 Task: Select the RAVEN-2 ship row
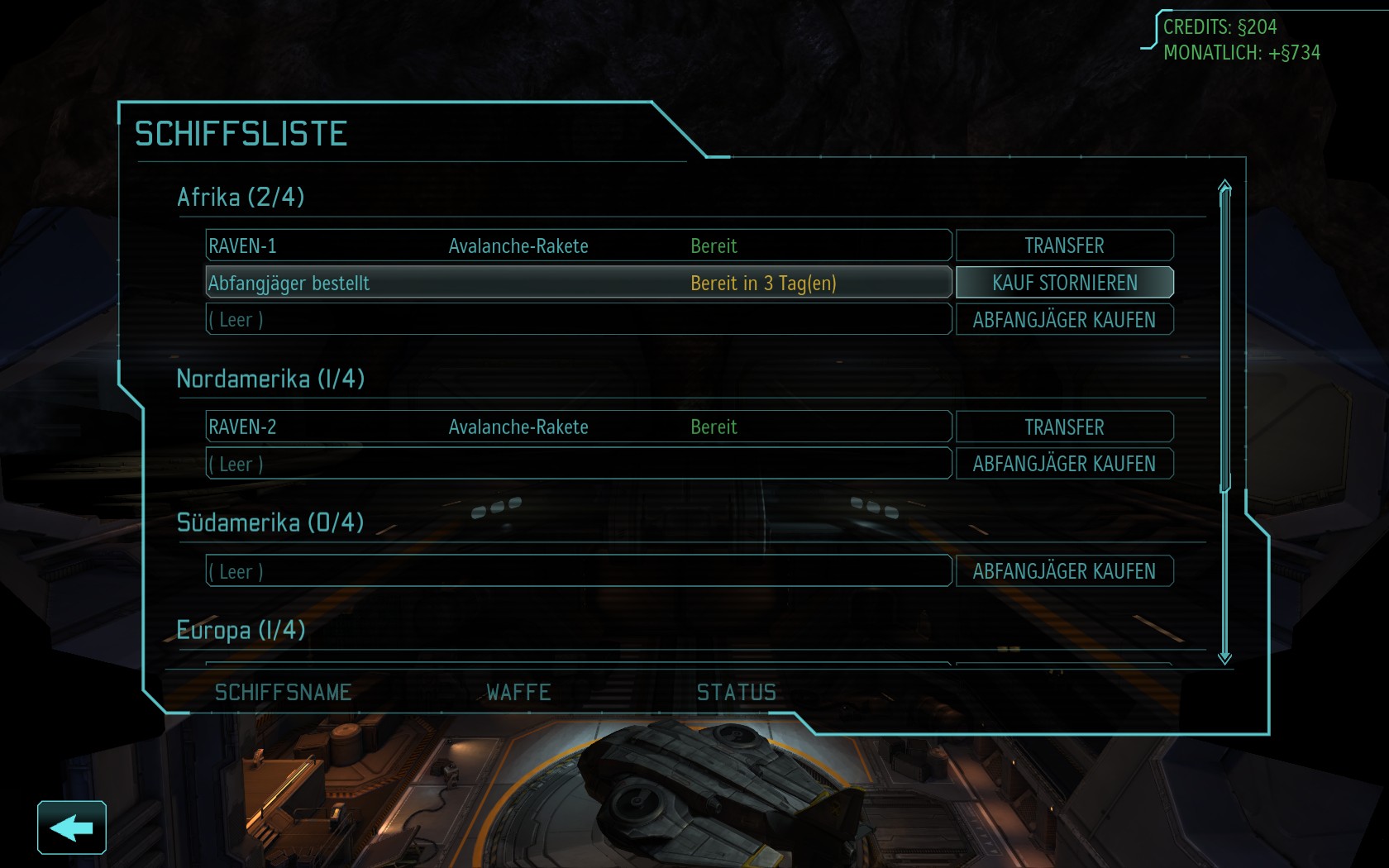[x=578, y=427]
